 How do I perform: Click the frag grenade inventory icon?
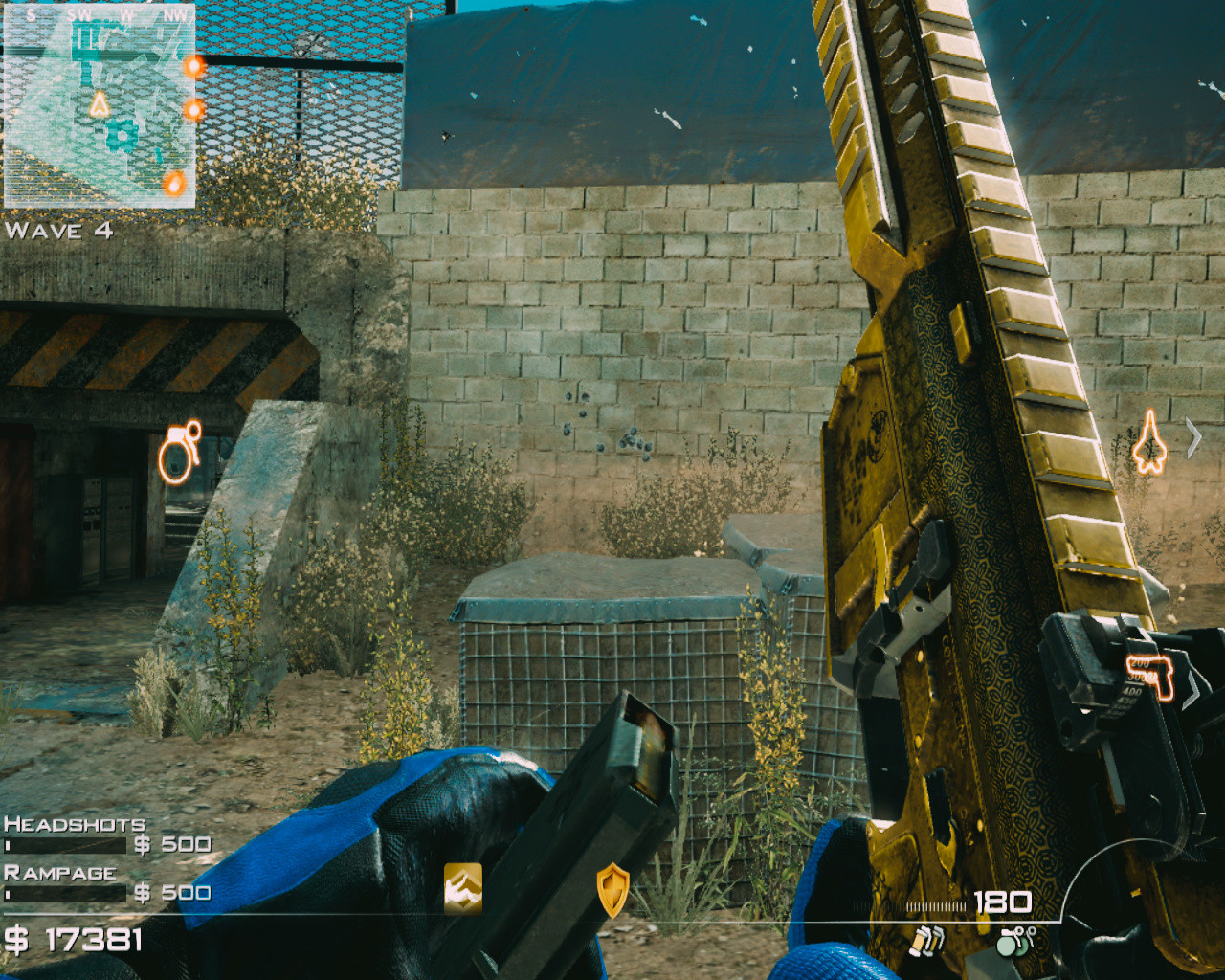click(x=1012, y=941)
